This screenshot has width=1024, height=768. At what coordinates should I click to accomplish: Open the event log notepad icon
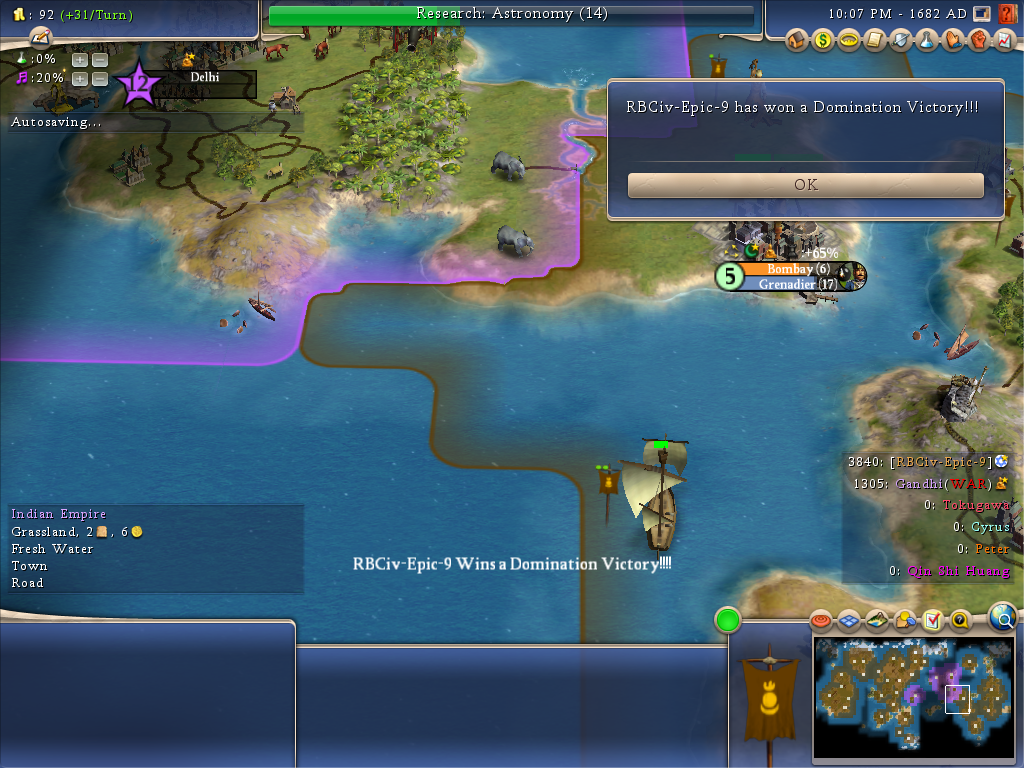[x=40, y=37]
